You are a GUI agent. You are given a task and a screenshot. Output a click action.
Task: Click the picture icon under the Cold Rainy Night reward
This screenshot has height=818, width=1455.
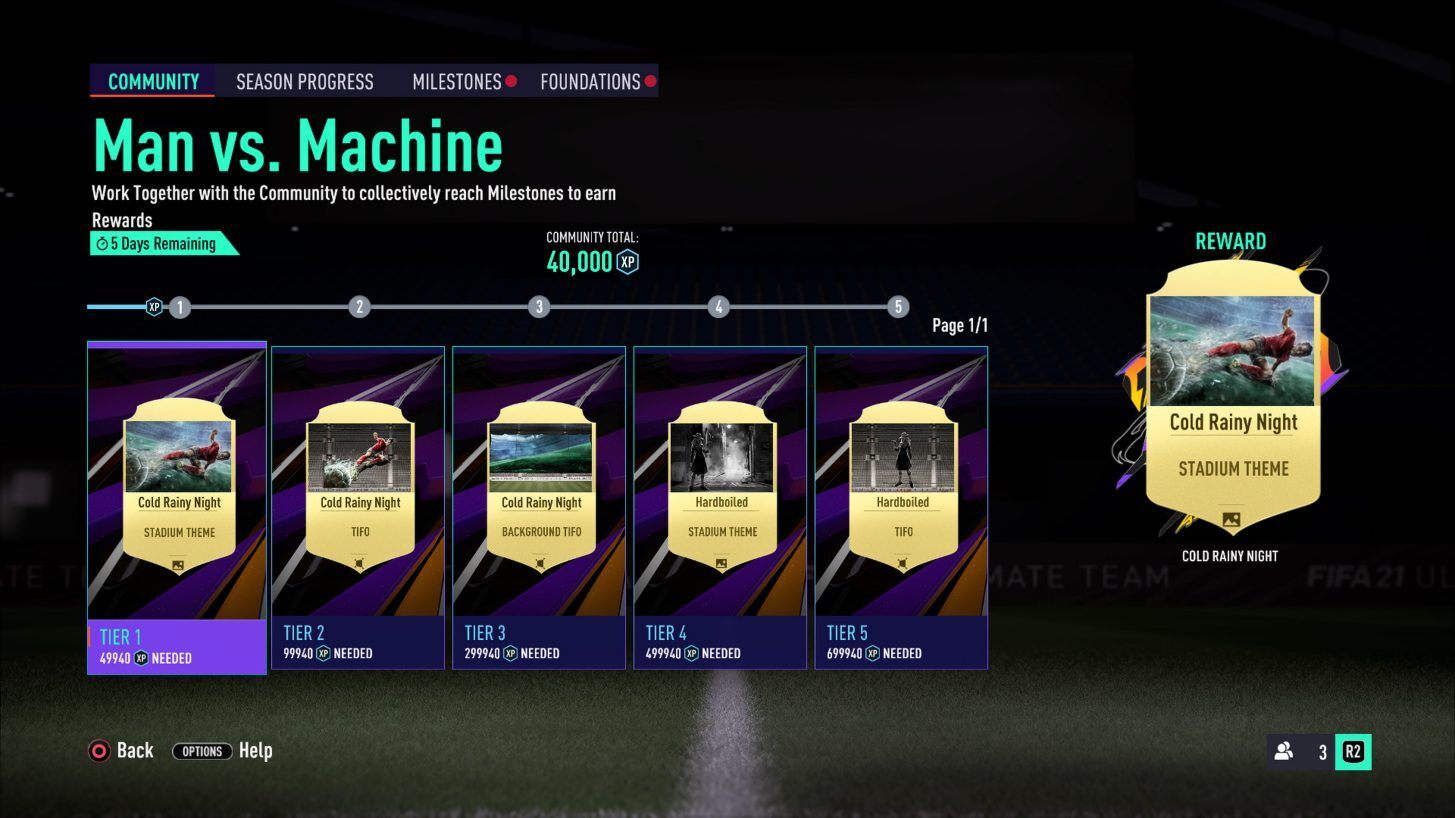pos(1232,520)
